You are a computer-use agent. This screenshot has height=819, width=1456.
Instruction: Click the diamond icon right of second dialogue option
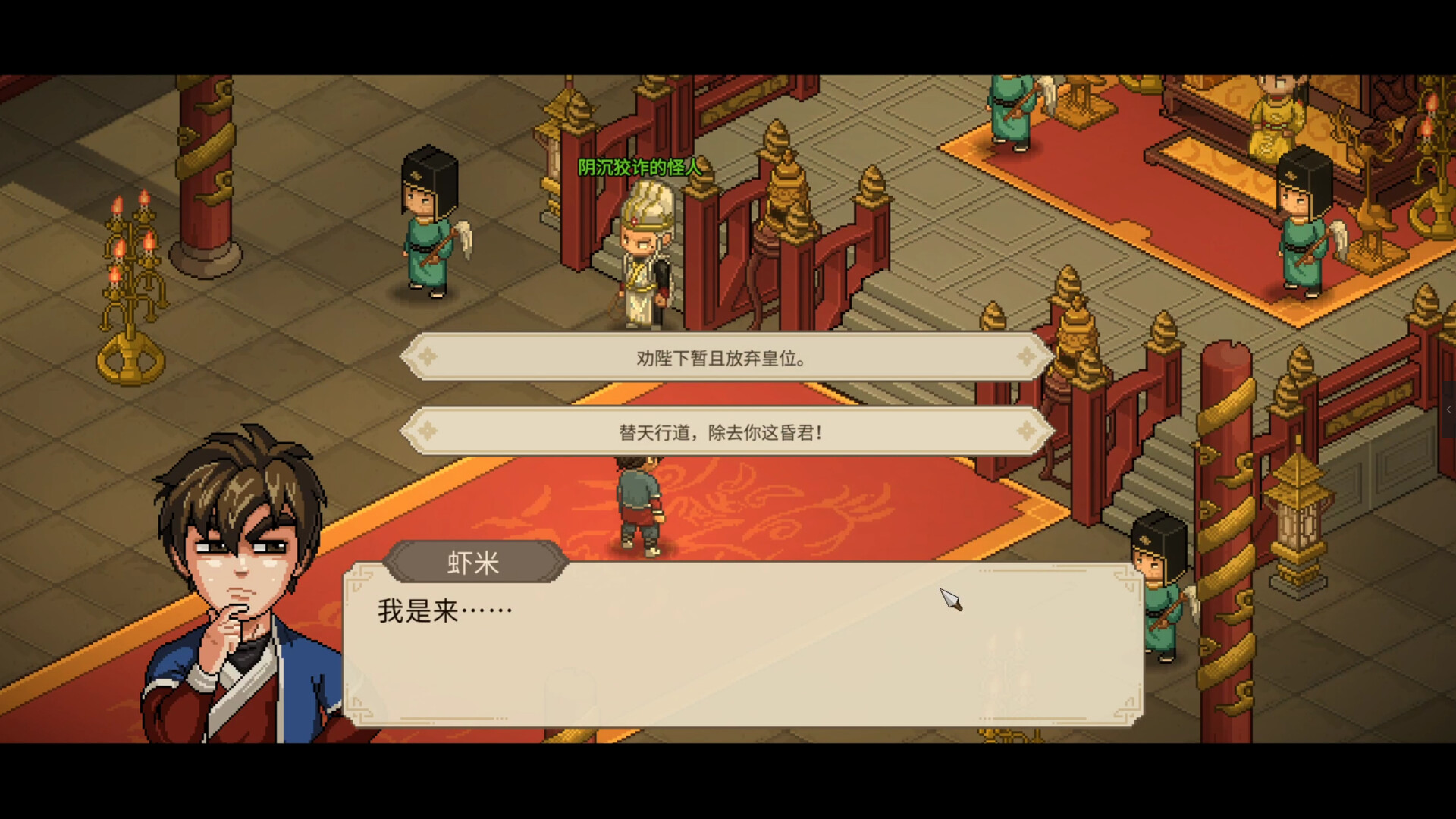point(1027,431)
